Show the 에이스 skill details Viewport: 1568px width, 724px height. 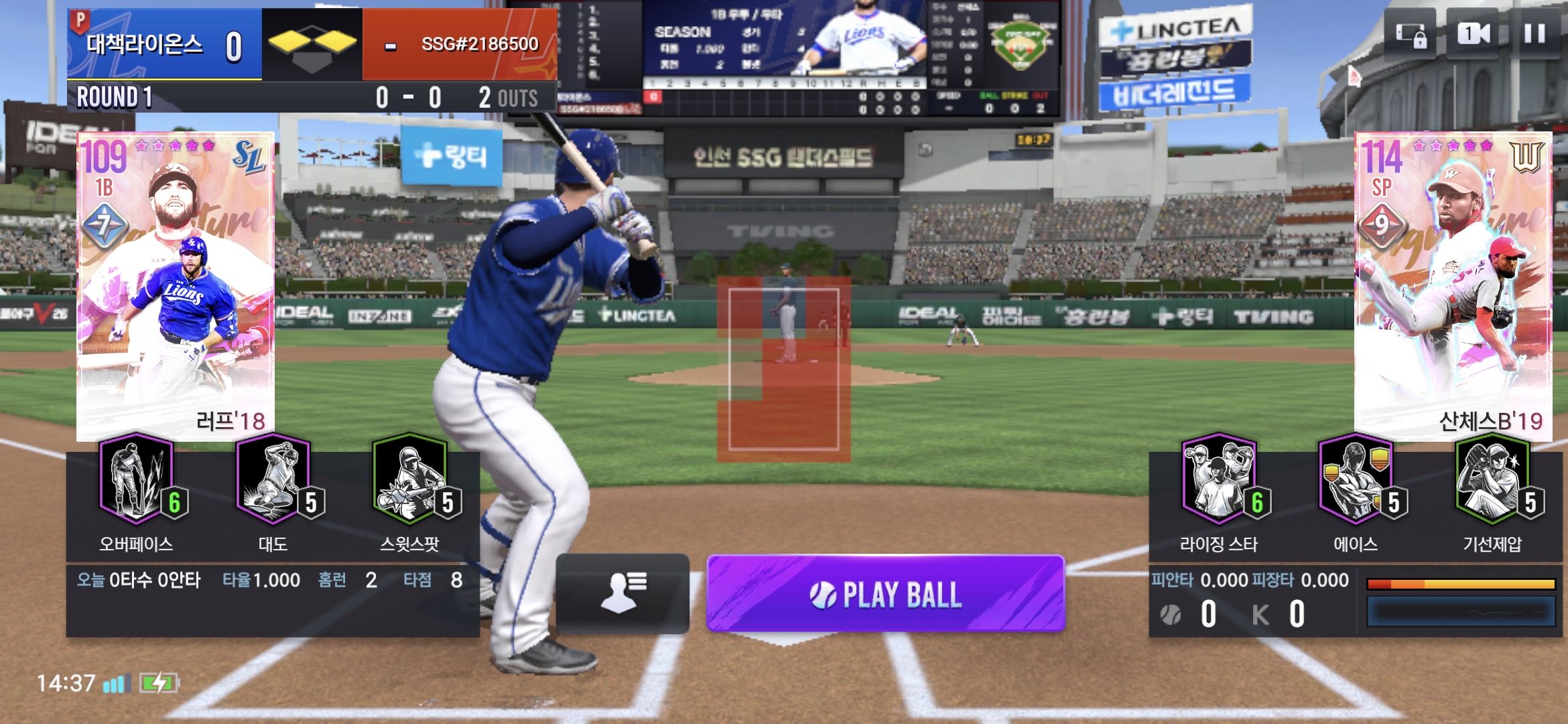click(x=1356, y=479)
